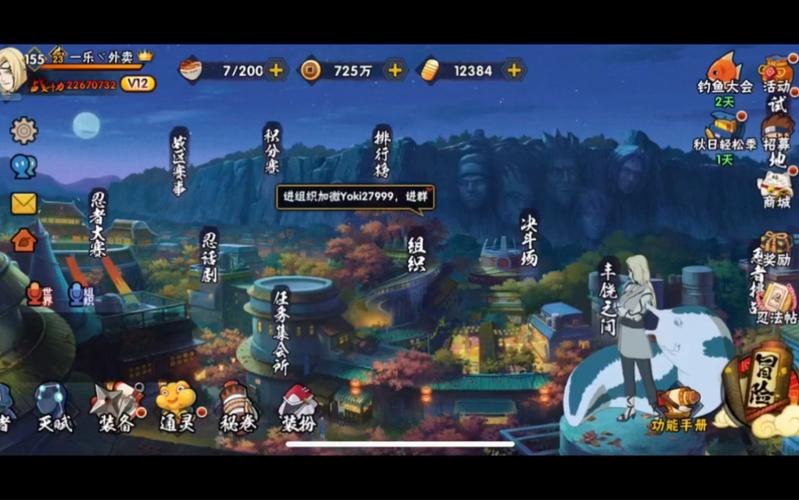Open the 功能手册 function handbook
Screen dimensions: 799x500
click(x=679, y=409)
